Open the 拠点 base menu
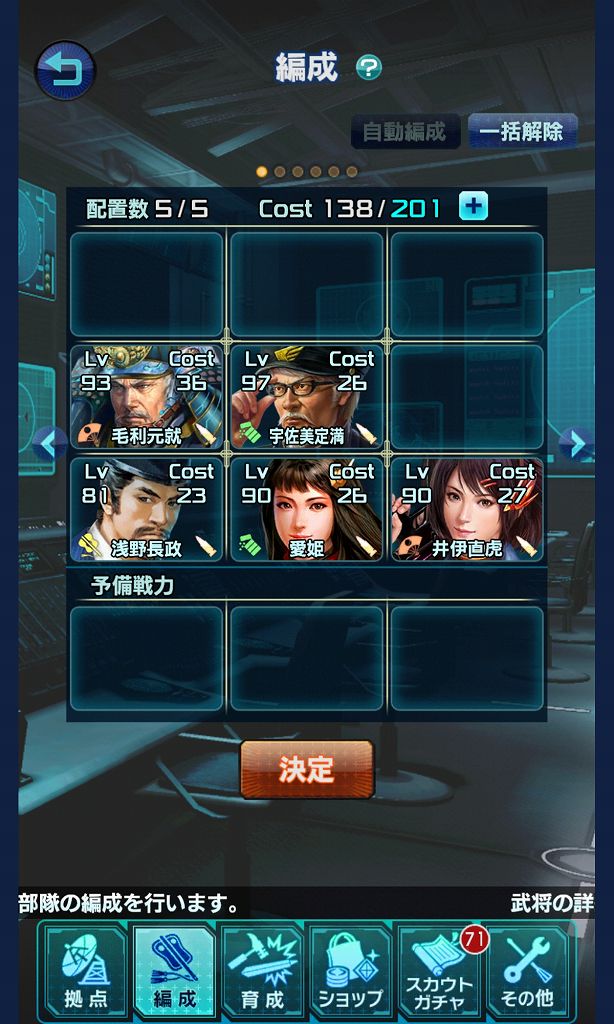This screenshot has width=614, height=1024. 83,969
